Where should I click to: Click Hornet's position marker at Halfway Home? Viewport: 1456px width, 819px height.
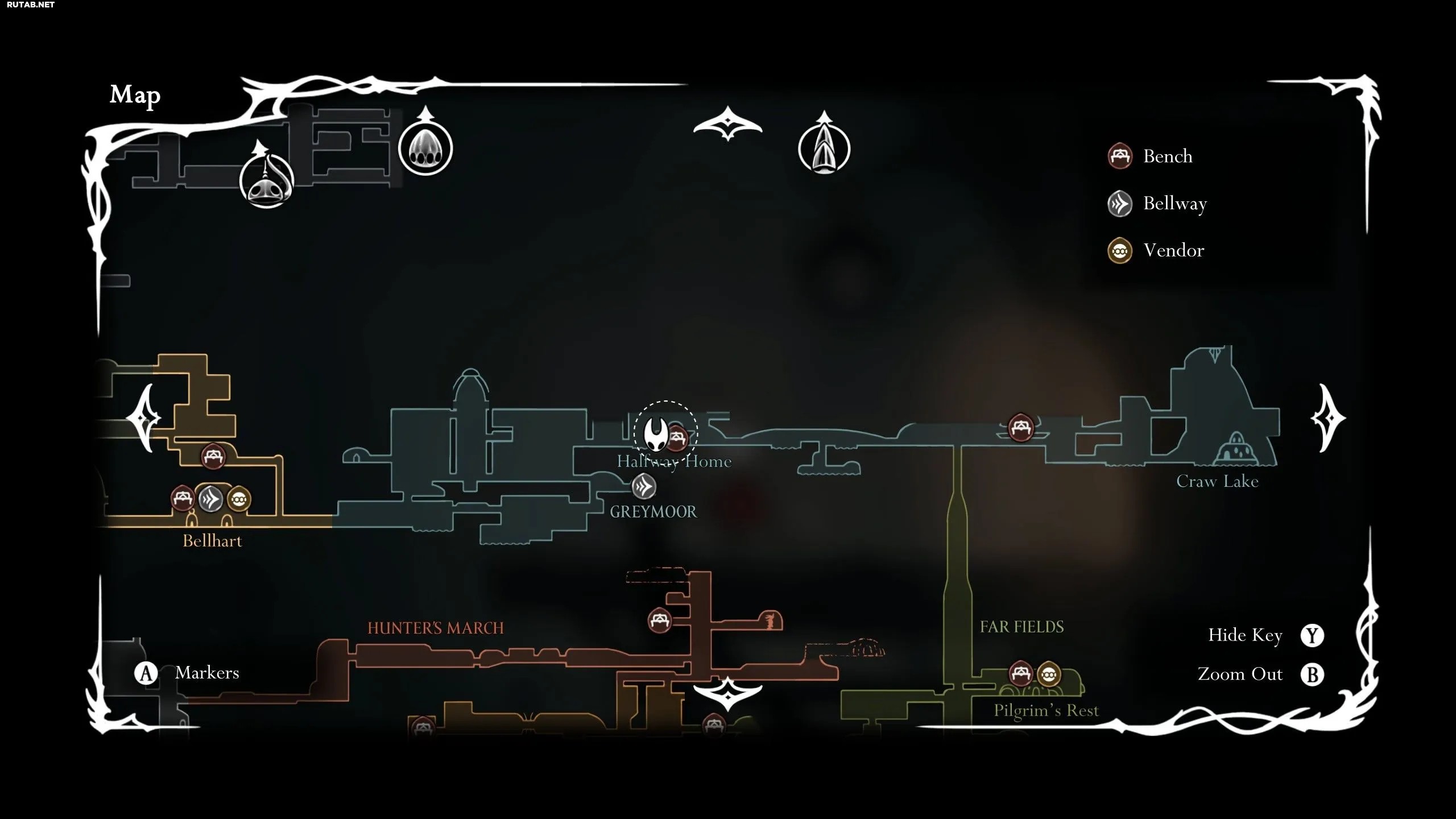click(655, 434)
